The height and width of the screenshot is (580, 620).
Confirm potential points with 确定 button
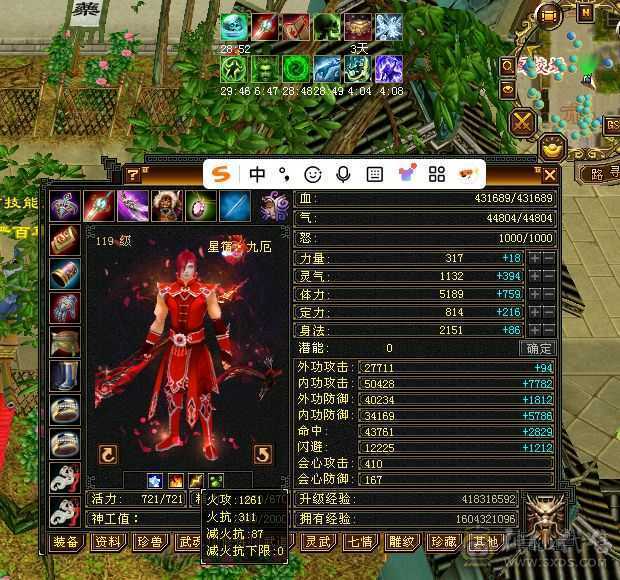(538, 348)
